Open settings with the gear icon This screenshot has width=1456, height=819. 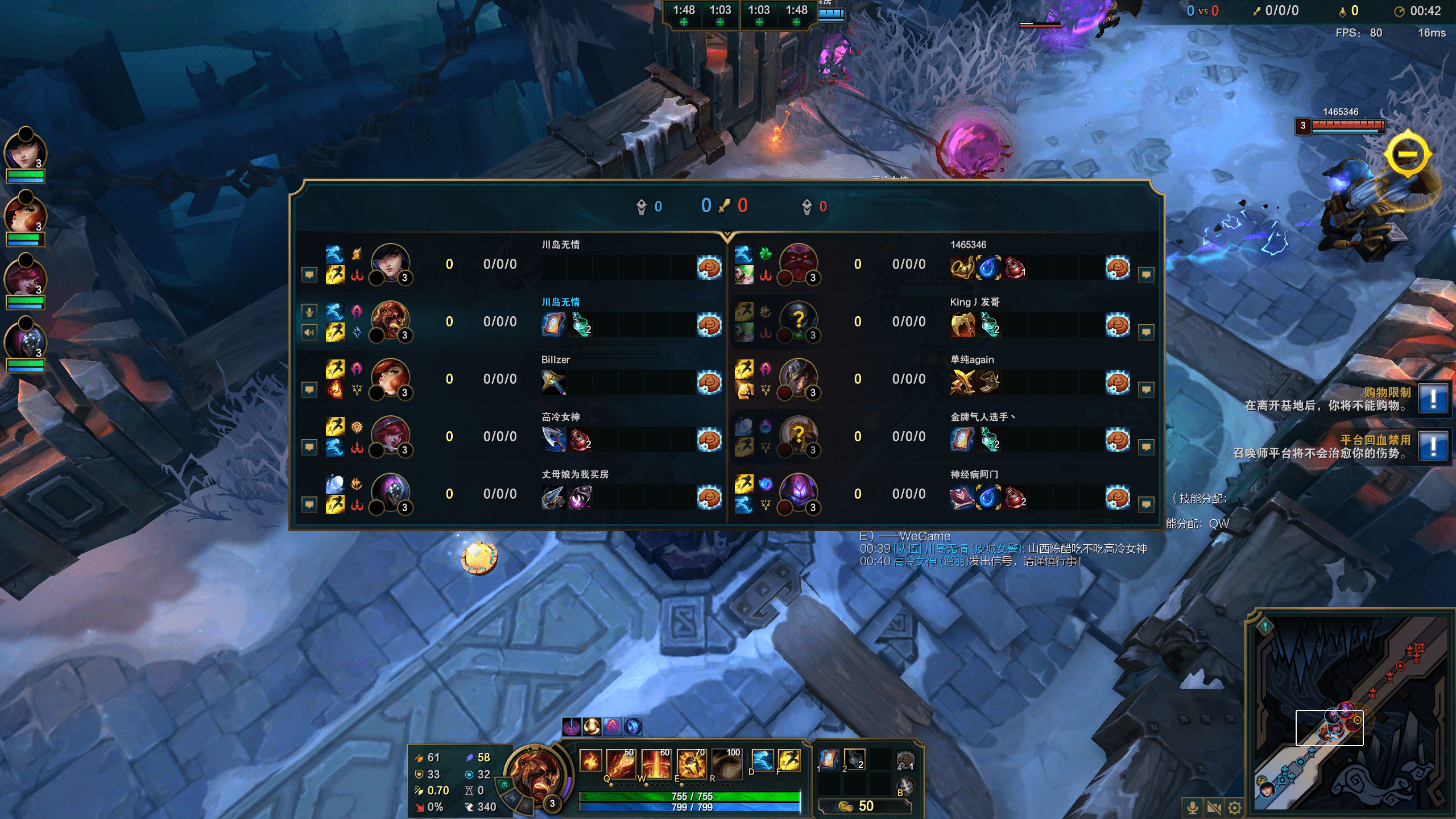(x=1234, y=808)
